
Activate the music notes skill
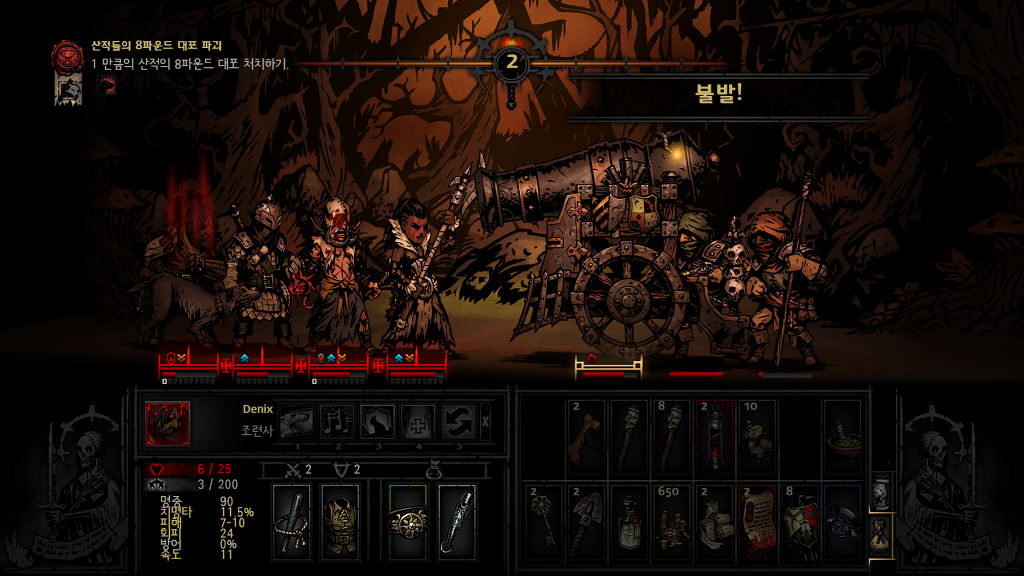coord(337,423)
